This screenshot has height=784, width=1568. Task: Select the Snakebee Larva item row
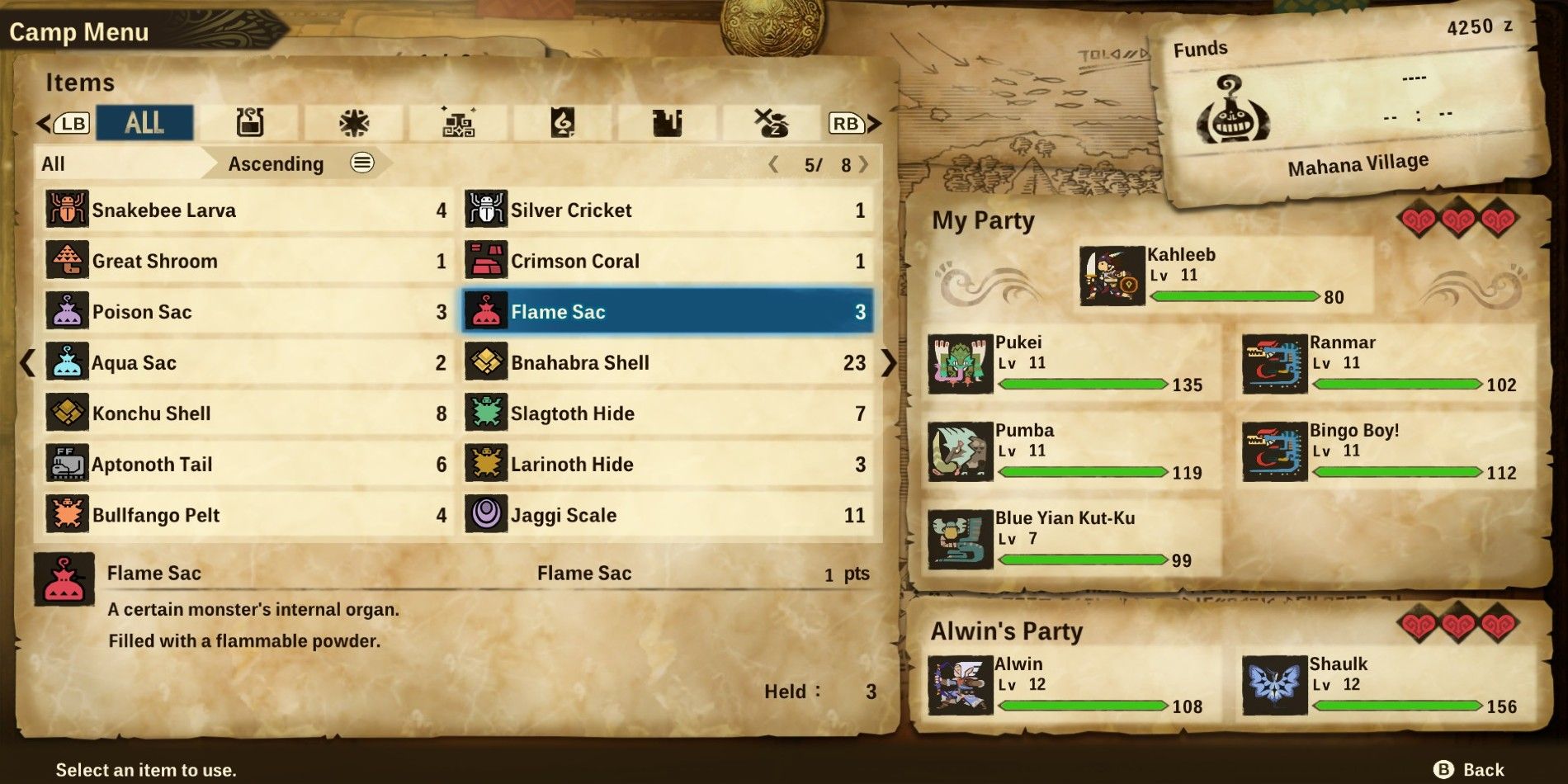(247, 210)
